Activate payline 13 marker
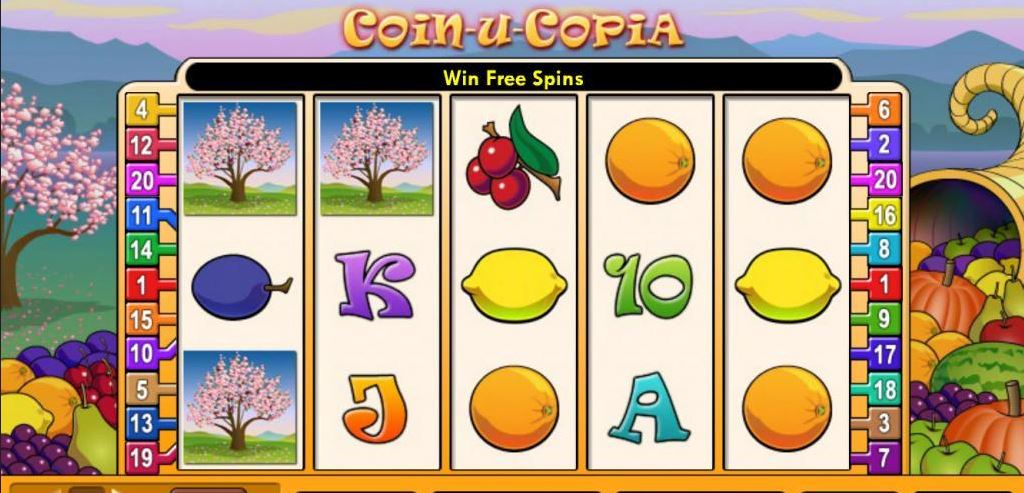This screenshot has height=493, width=1024. (x=141, y=423)
